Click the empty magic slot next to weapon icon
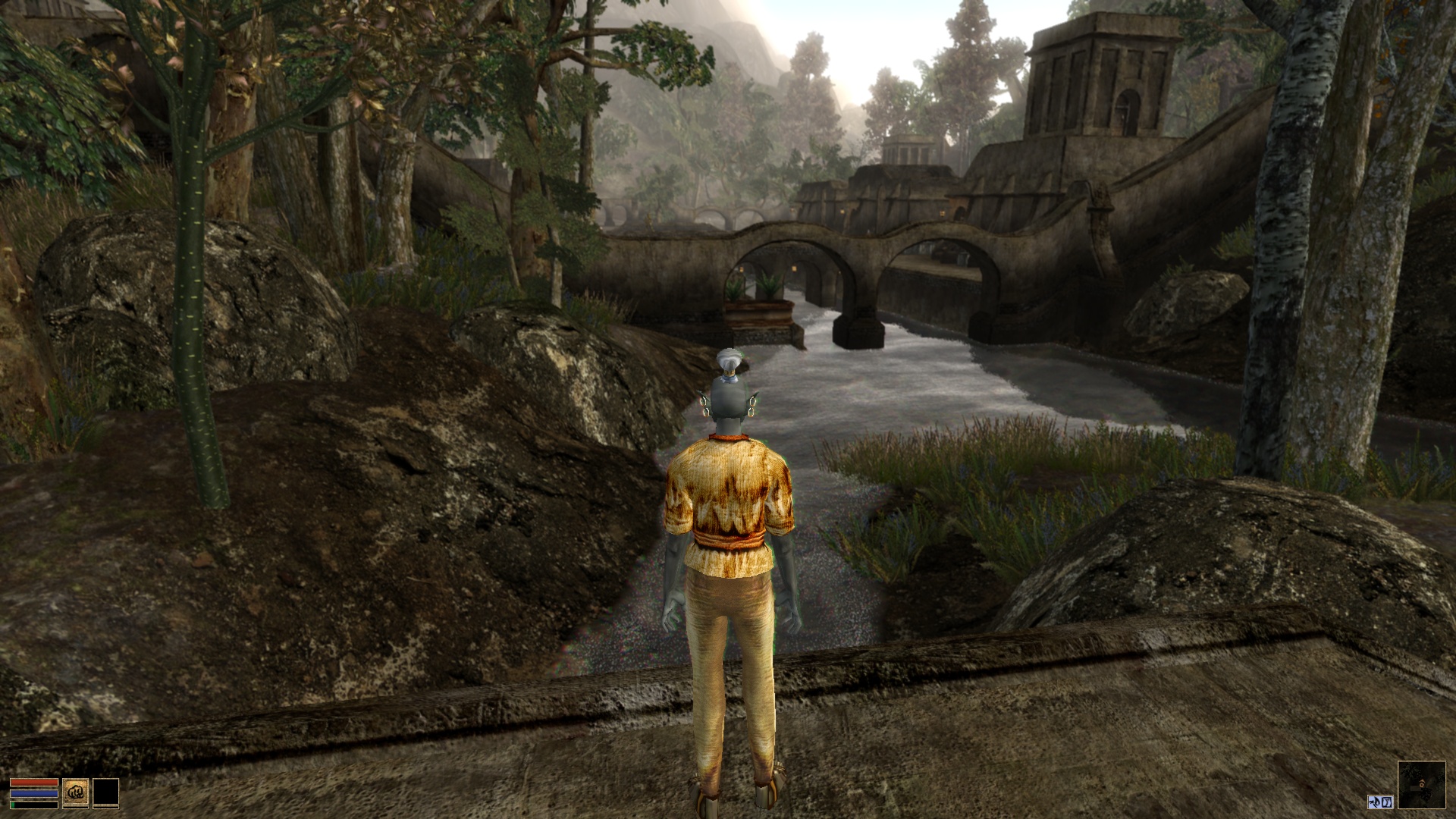 click(x=105, y=791)
